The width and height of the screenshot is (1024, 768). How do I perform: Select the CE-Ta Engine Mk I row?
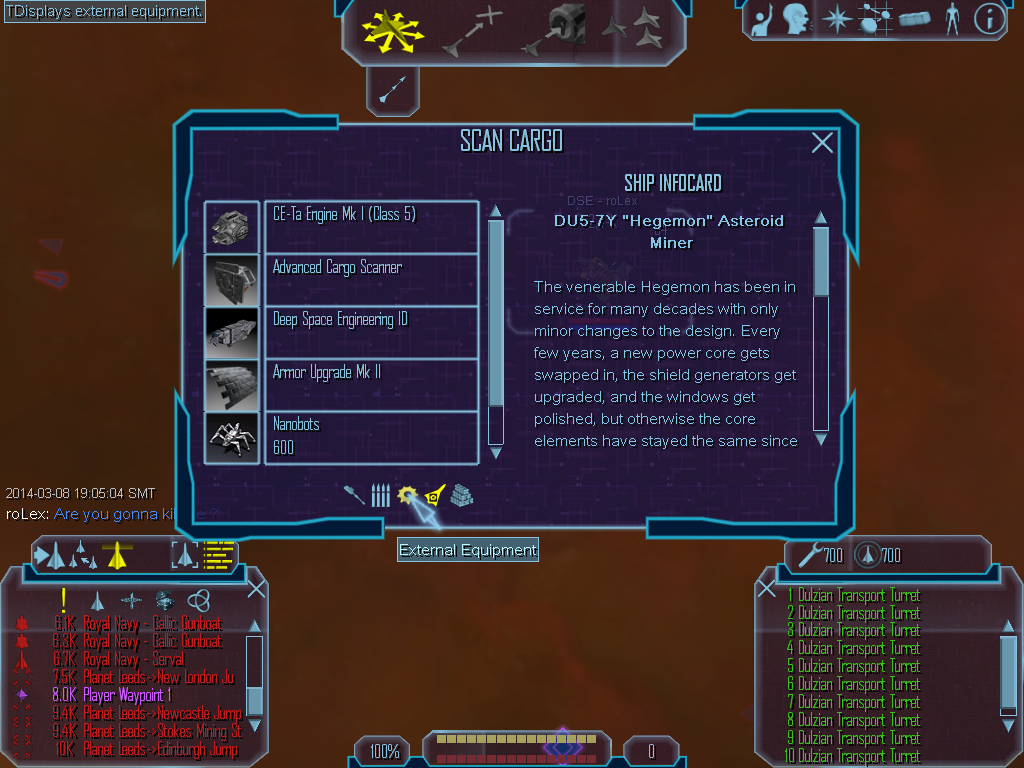[x=370, y=227]
